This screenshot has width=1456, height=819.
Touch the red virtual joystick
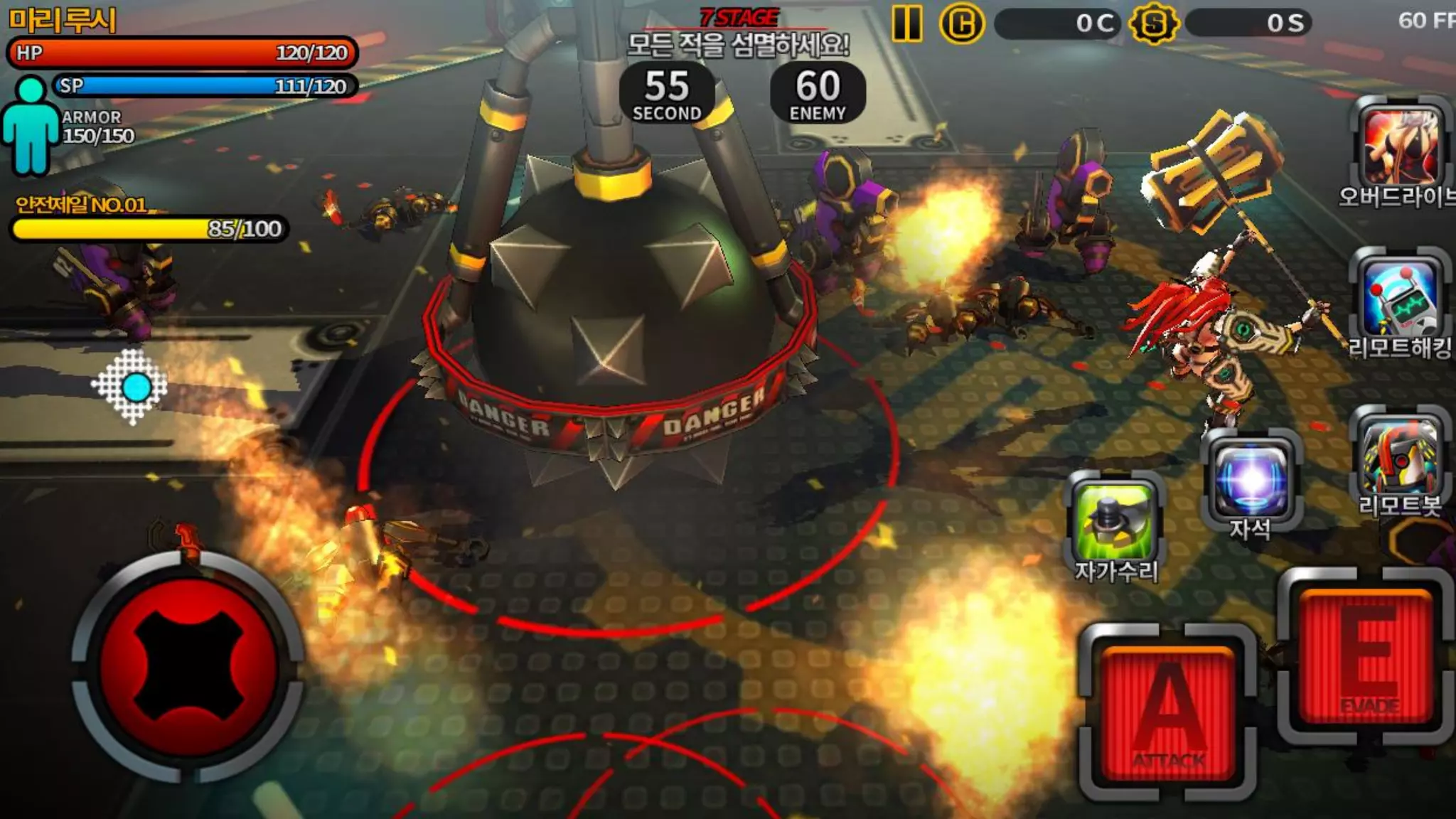[x=188, y=667]
